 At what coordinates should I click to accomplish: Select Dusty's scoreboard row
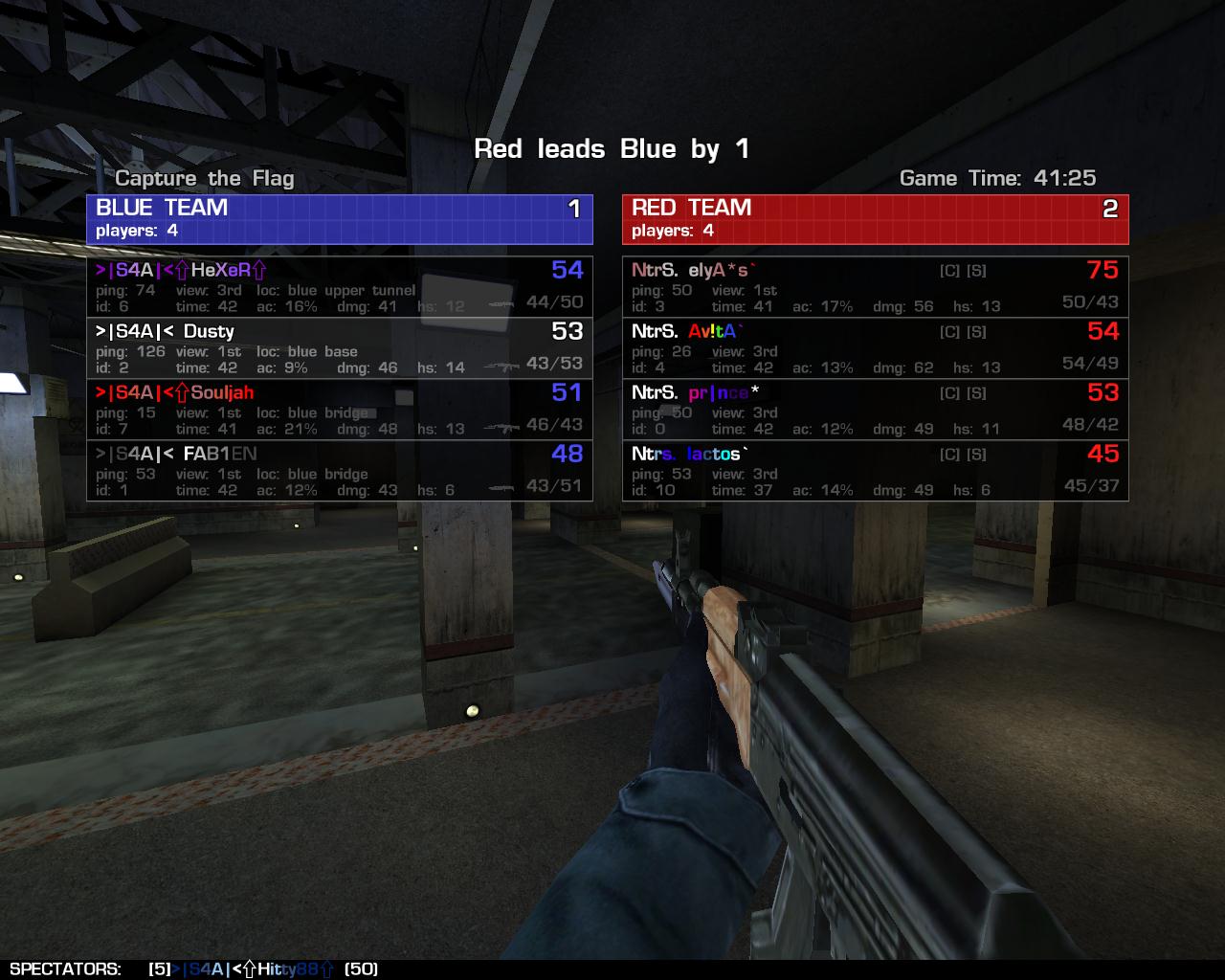tap(339, 347)
